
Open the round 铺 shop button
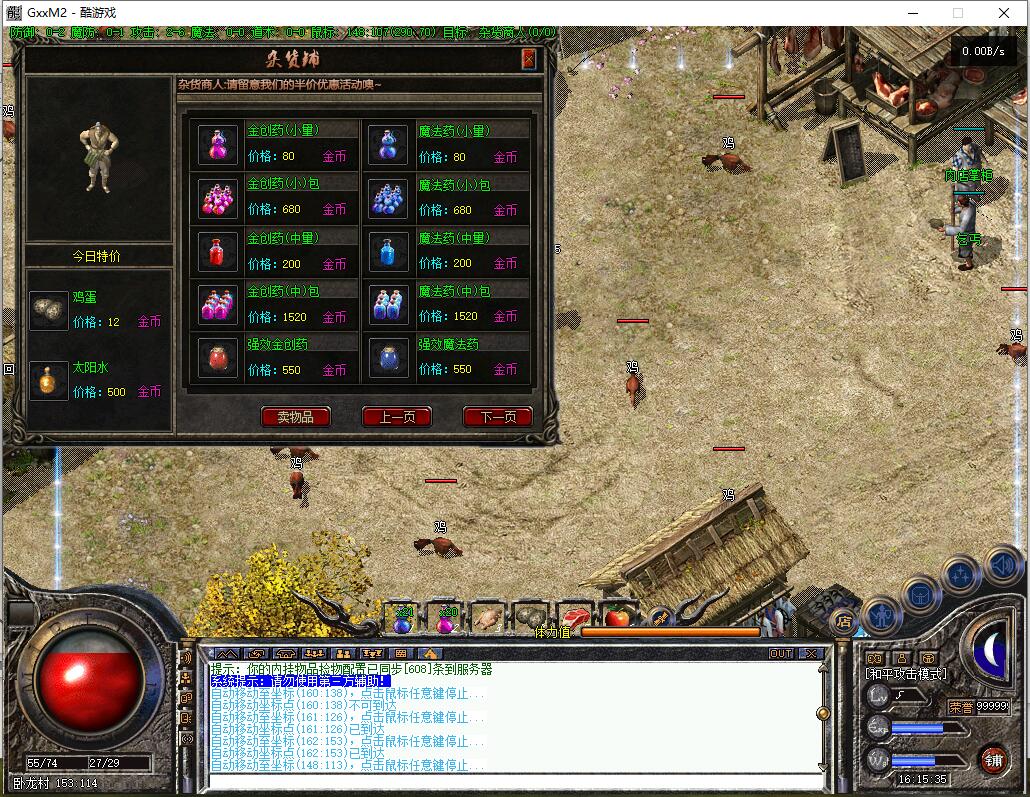(x=992, y=759)
